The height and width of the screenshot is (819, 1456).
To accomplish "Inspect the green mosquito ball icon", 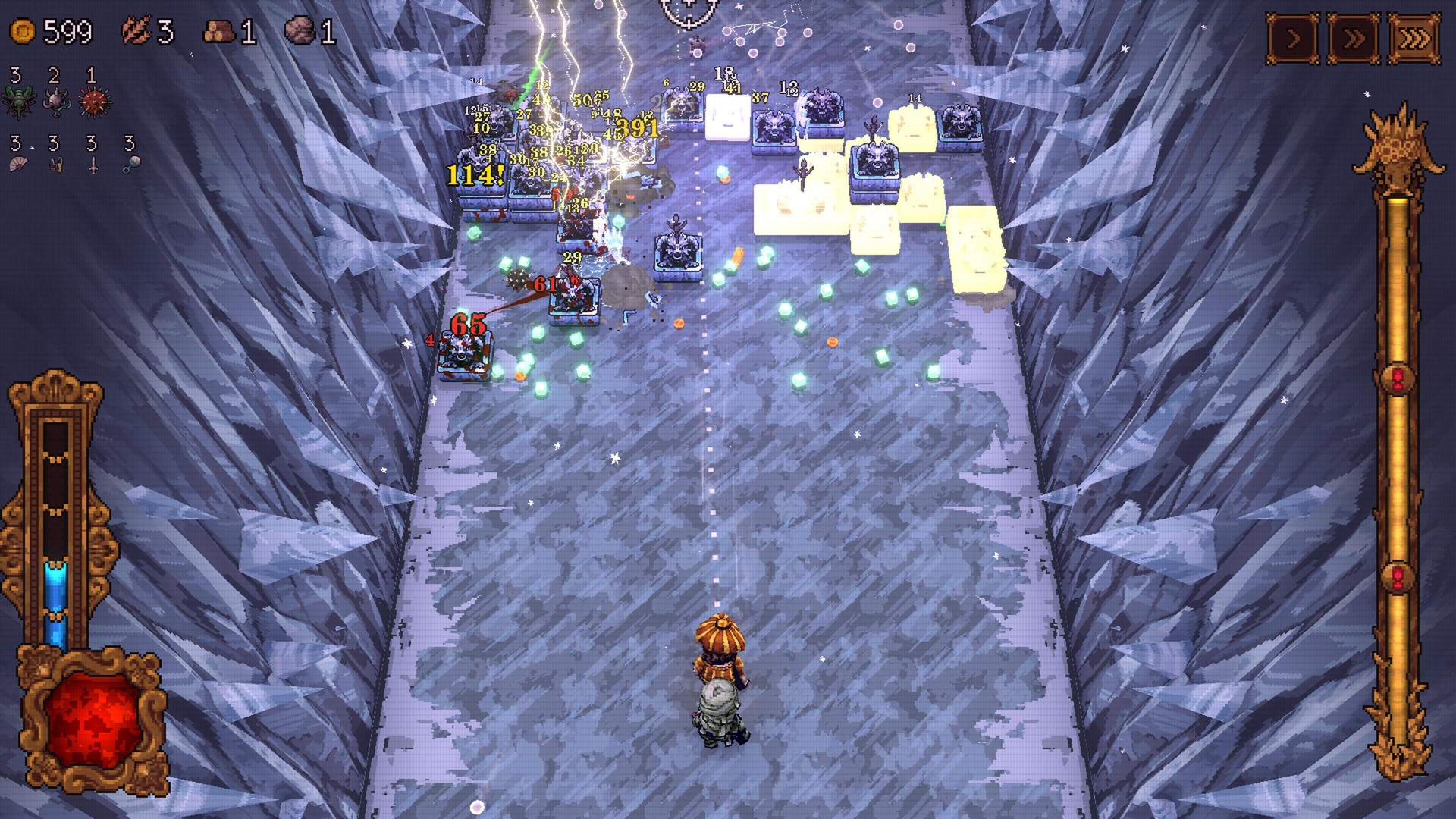I will [x=19, y=102].
